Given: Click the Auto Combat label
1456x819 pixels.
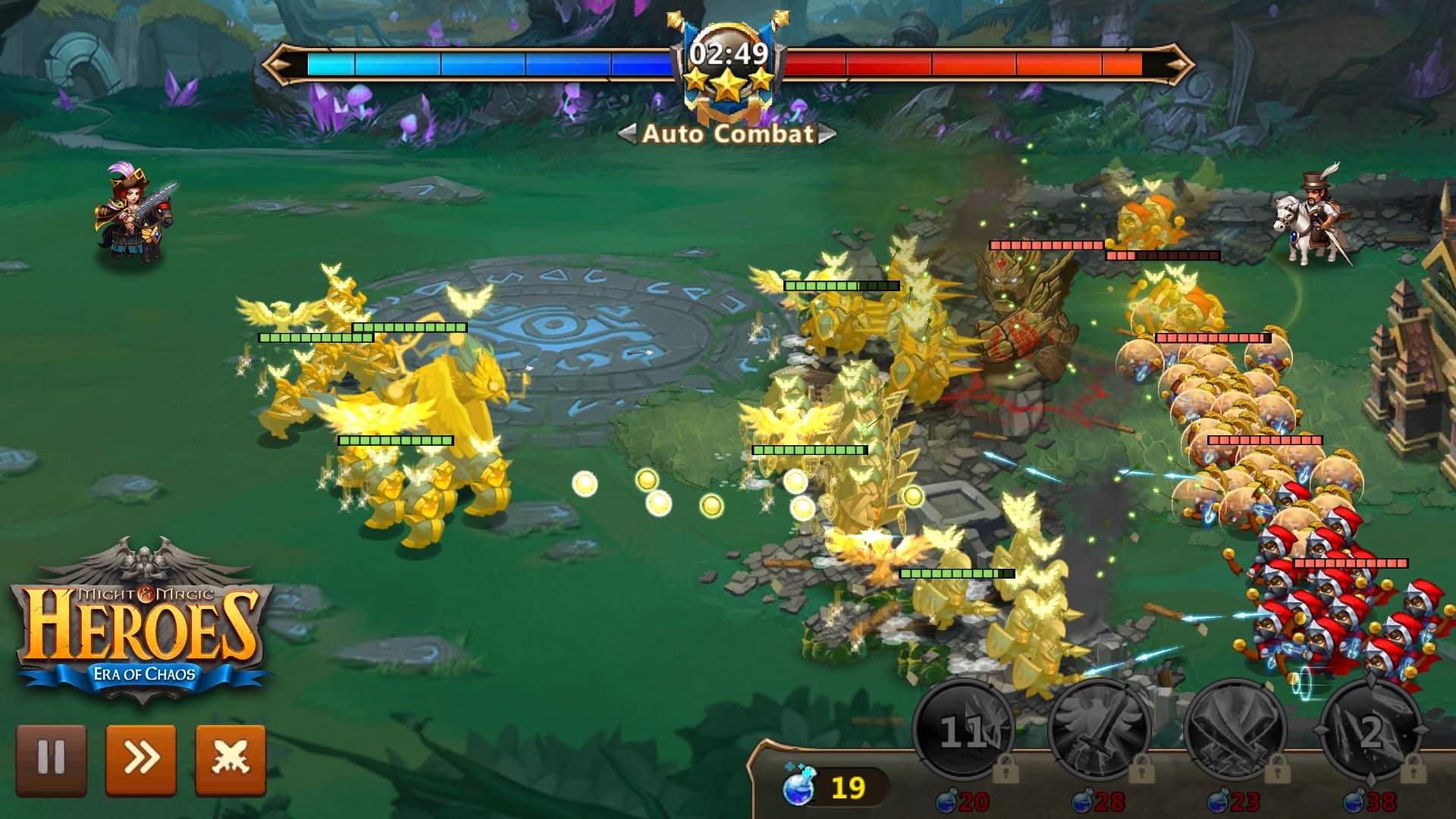Looking at the screenshot, I should 728,134.
